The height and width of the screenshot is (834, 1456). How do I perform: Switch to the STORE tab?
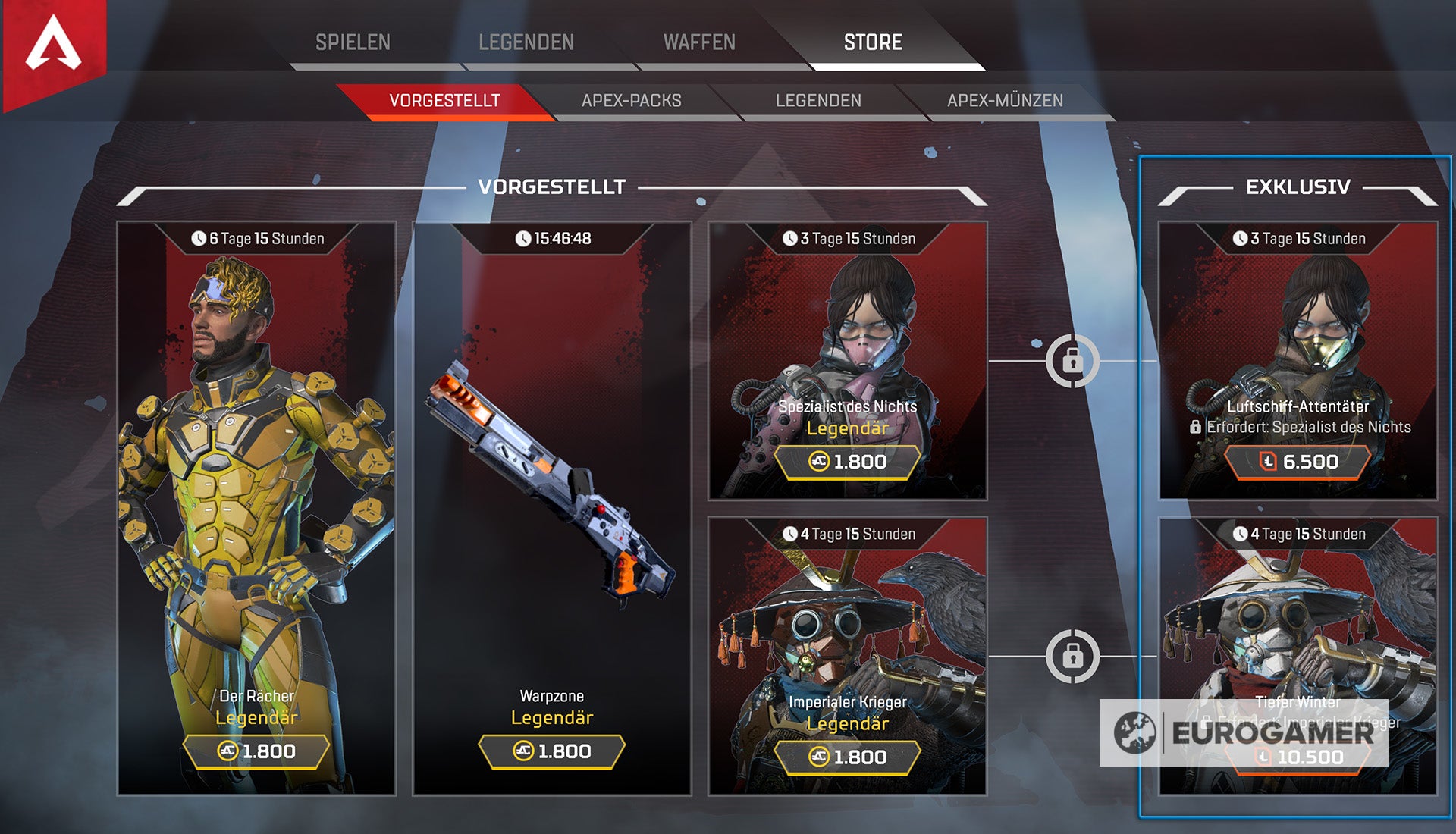[x=872, y=42]
